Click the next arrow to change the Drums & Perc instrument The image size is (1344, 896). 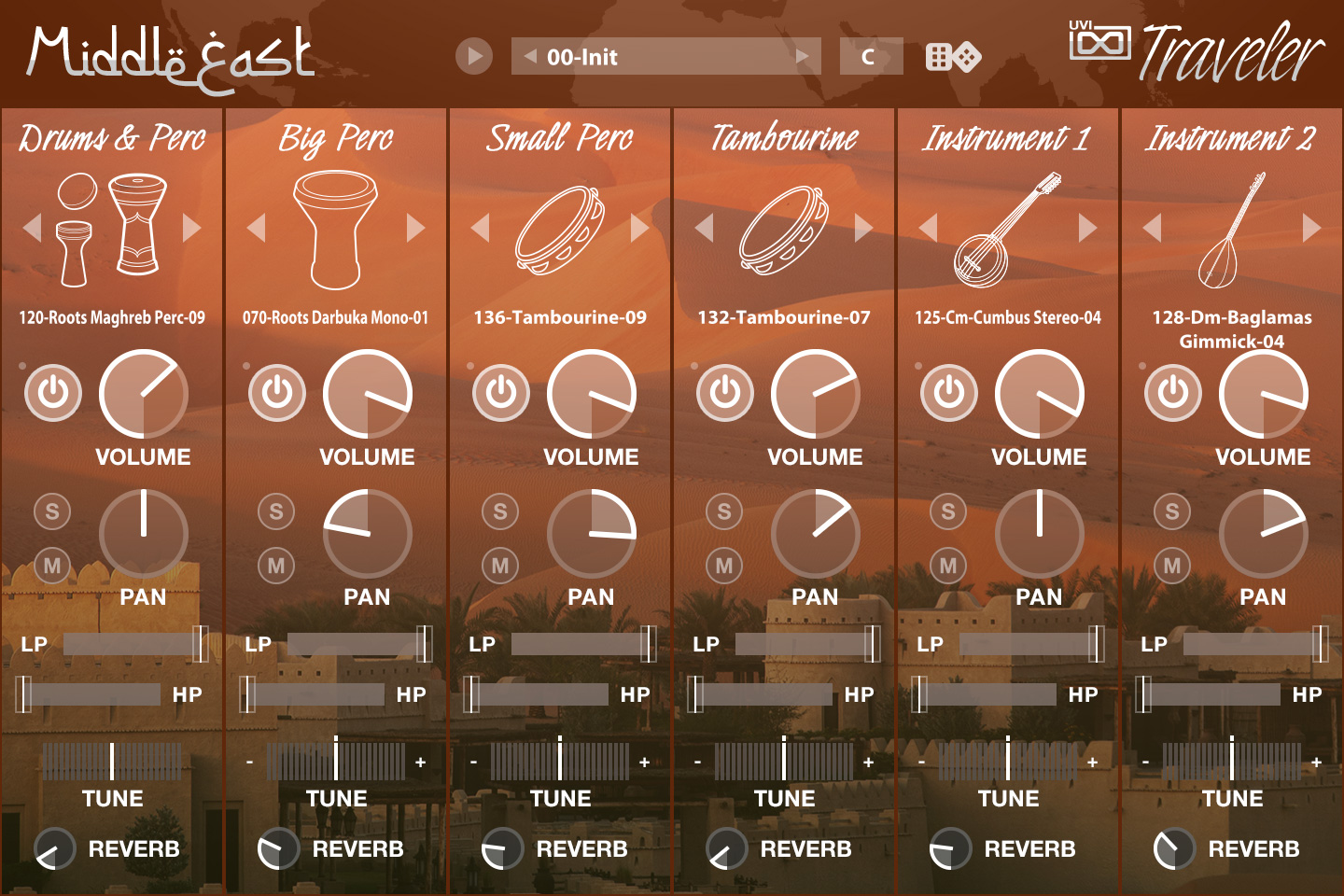click(x=193, y=227)
